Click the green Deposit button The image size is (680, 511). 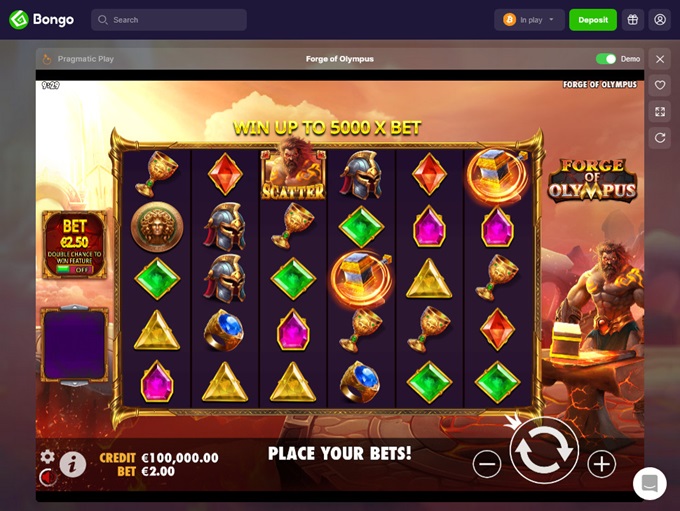click(x=593, y=20)
